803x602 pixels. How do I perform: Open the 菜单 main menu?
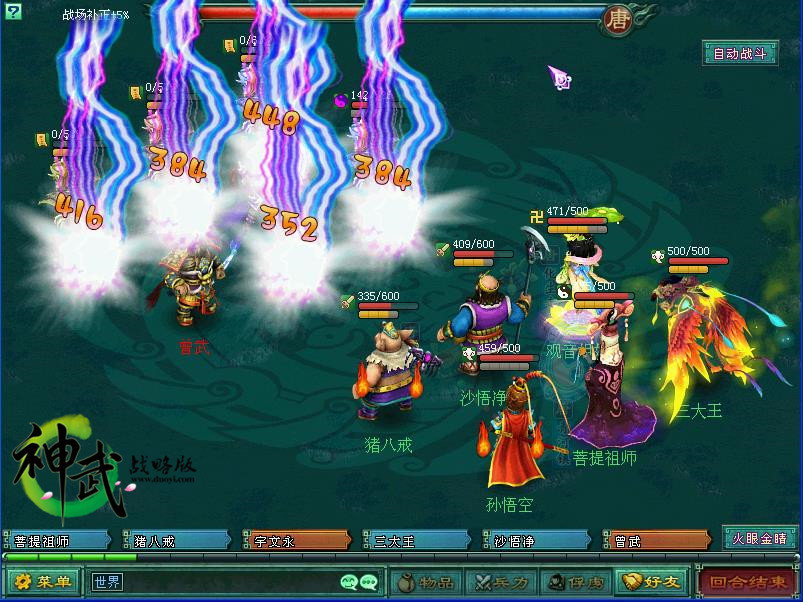point(43,581)
